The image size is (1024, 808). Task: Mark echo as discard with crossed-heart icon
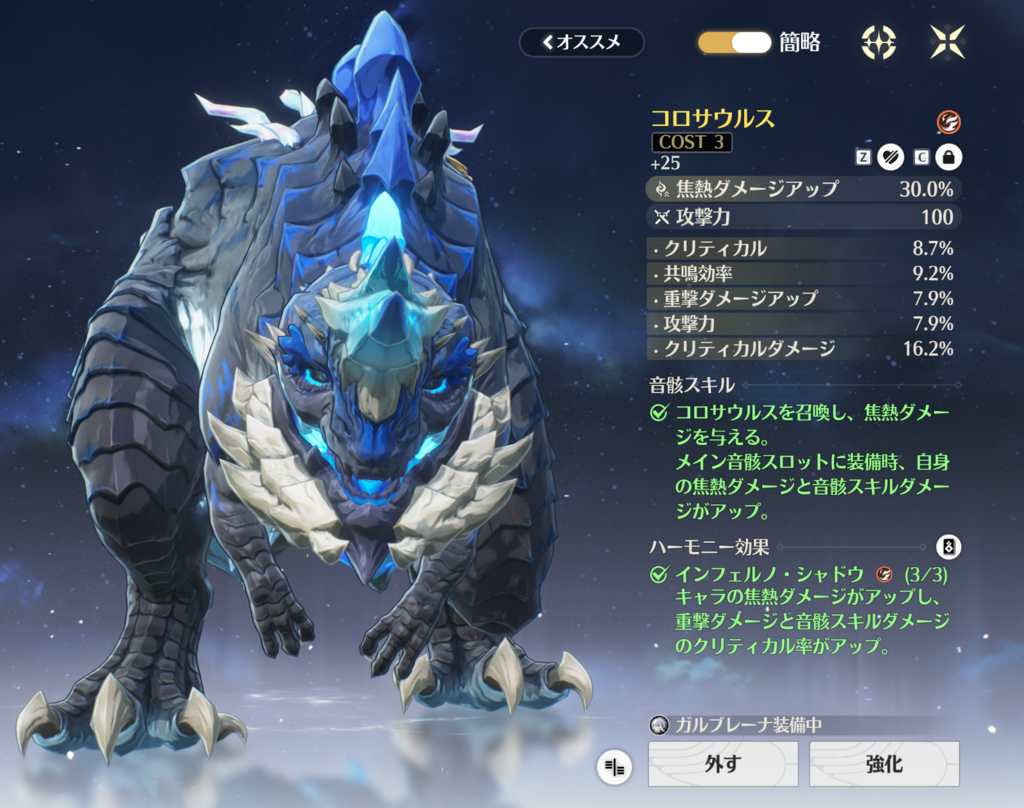click(x=890, y=156)
